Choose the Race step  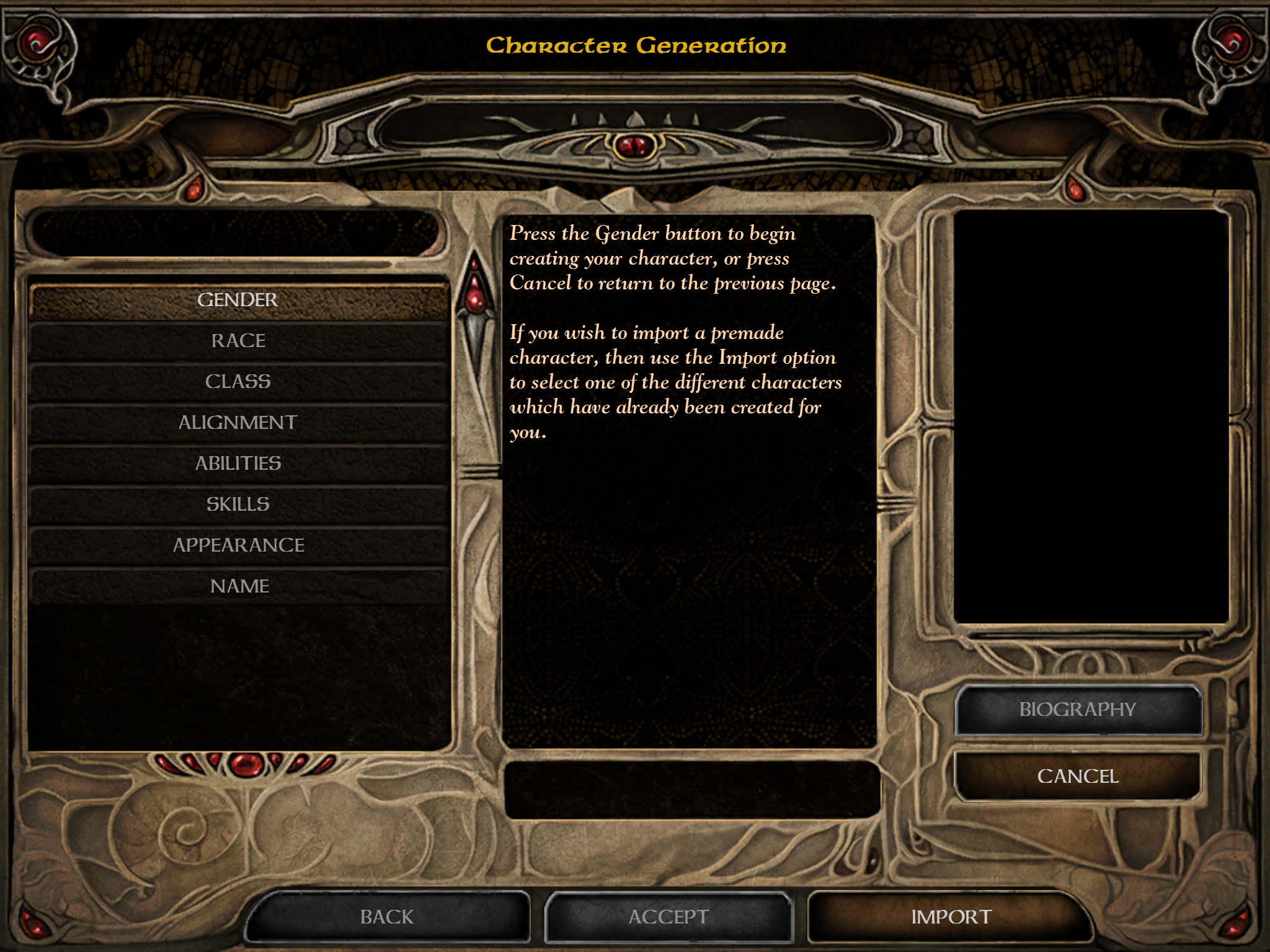pyautogui.click(x=238, y=341)
